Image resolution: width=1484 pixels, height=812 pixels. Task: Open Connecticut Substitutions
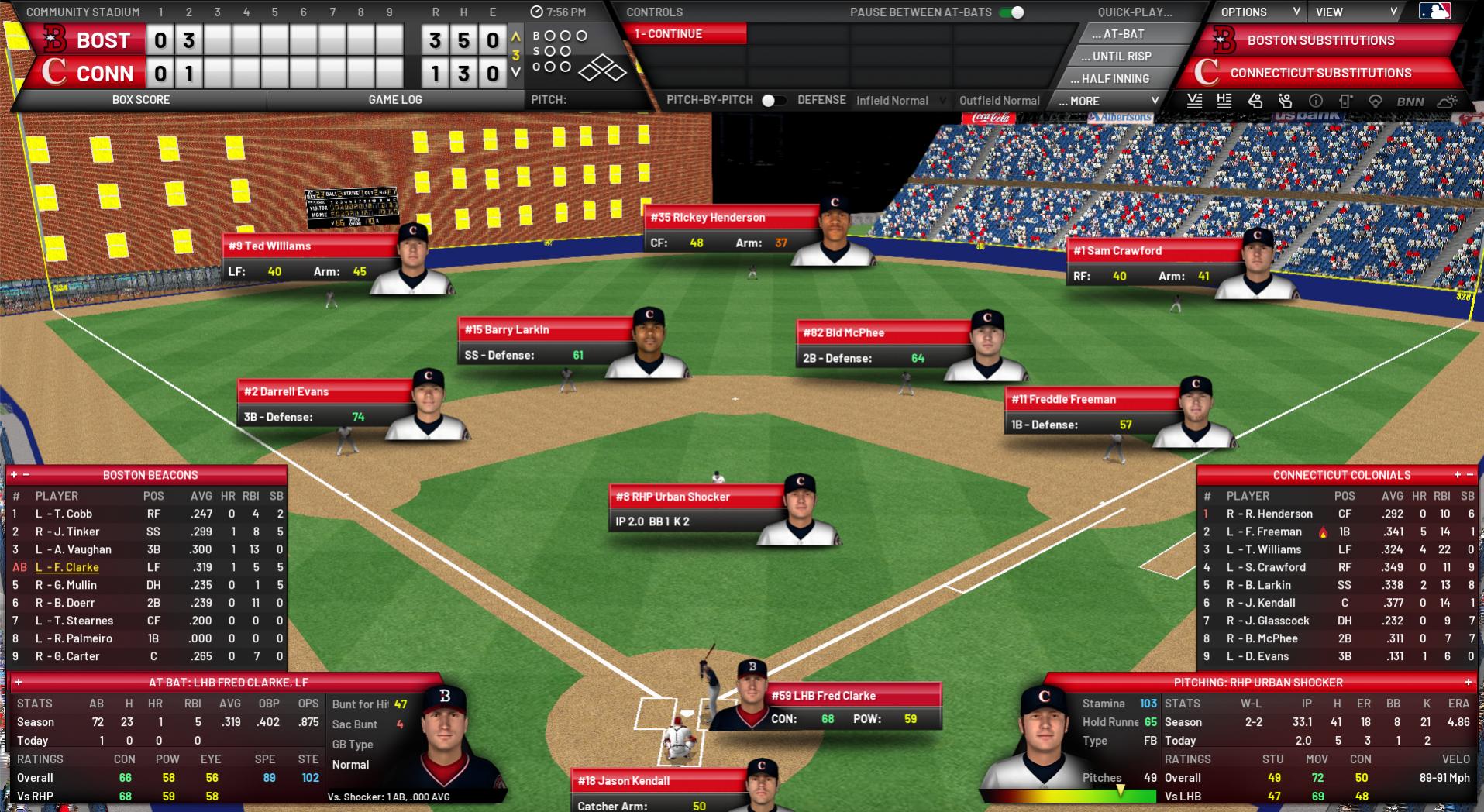[x=1320, y=73]
